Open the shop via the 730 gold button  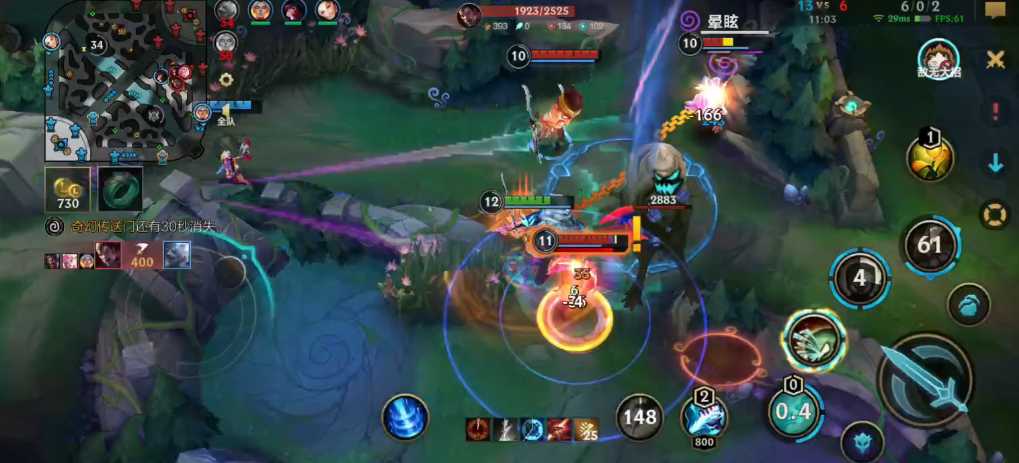pyautogui.click(x=67, y=189)
